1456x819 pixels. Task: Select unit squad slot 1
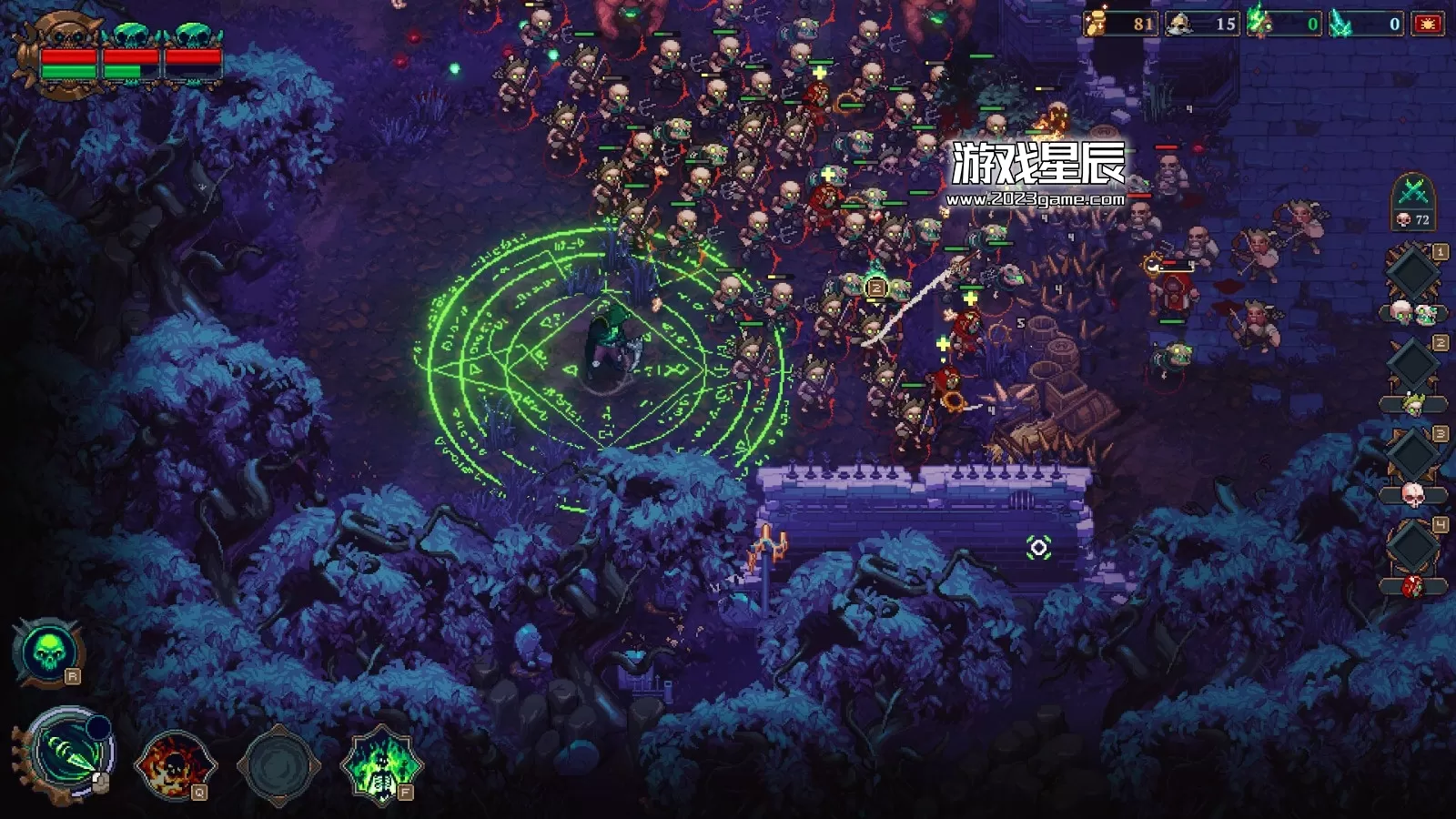1412,273
